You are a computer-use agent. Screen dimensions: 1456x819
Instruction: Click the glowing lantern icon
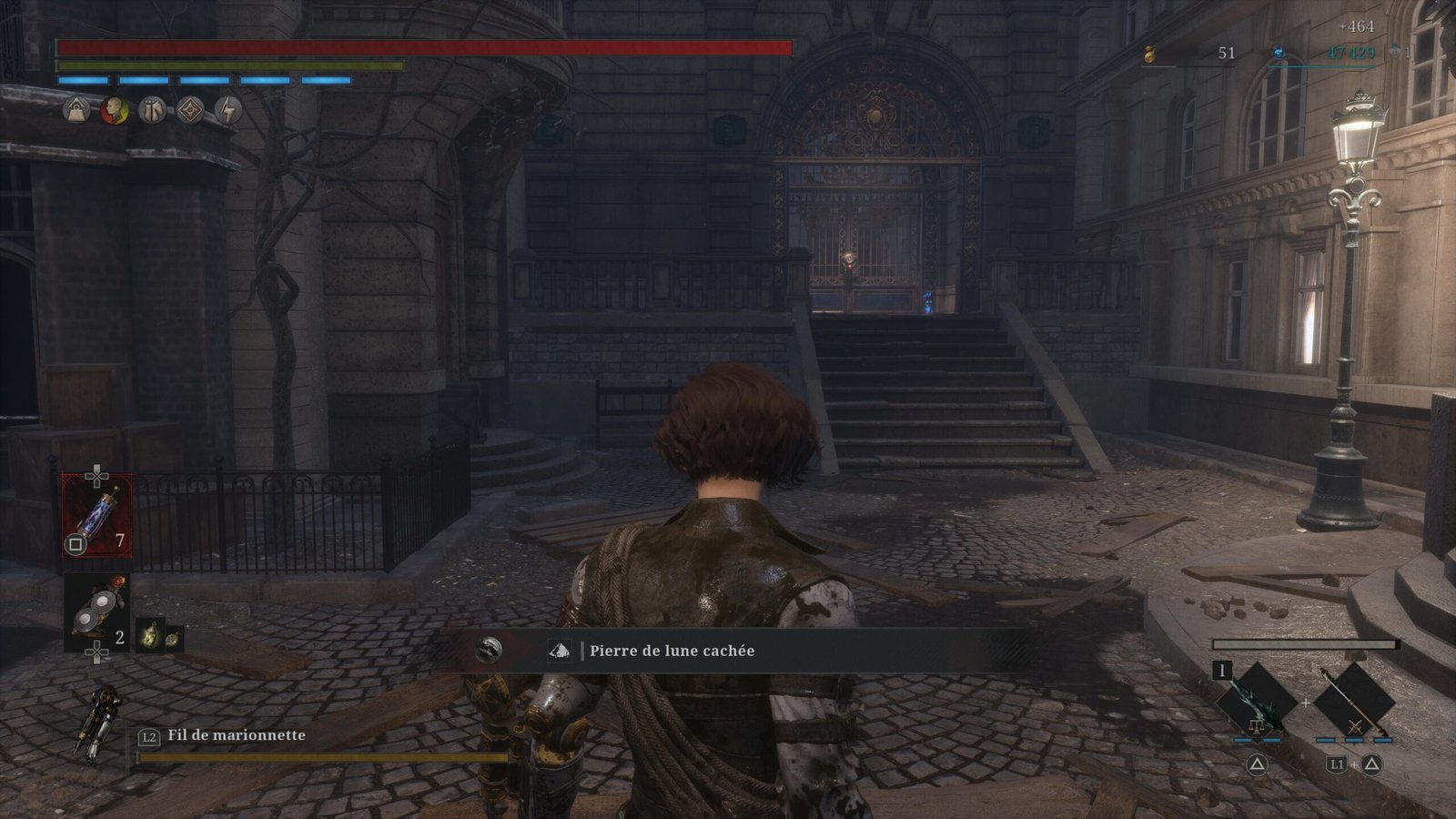click(x=150, y=635)
